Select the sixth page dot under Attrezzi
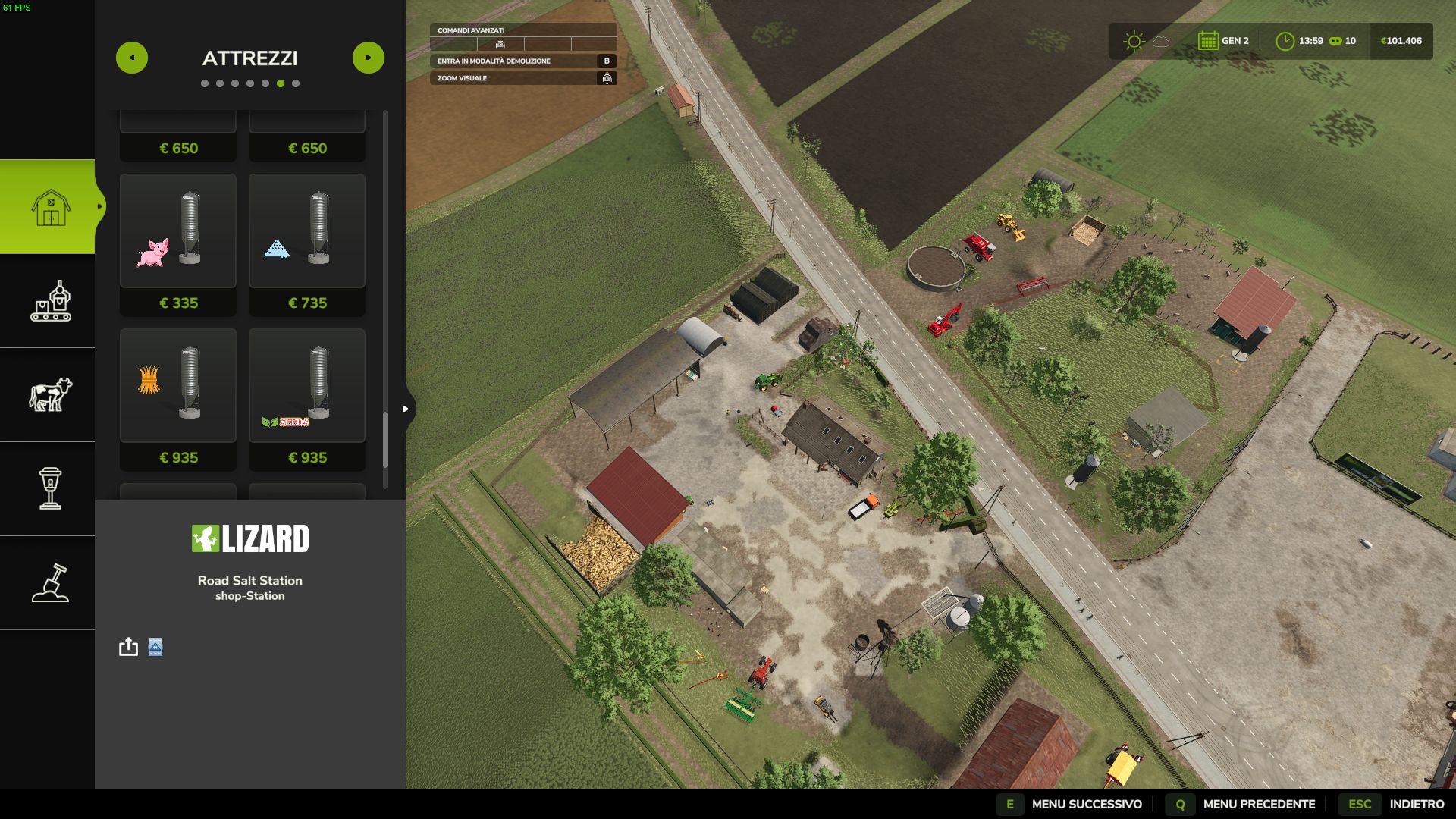The image size is (1456, 819). click(x=281, y=83)
